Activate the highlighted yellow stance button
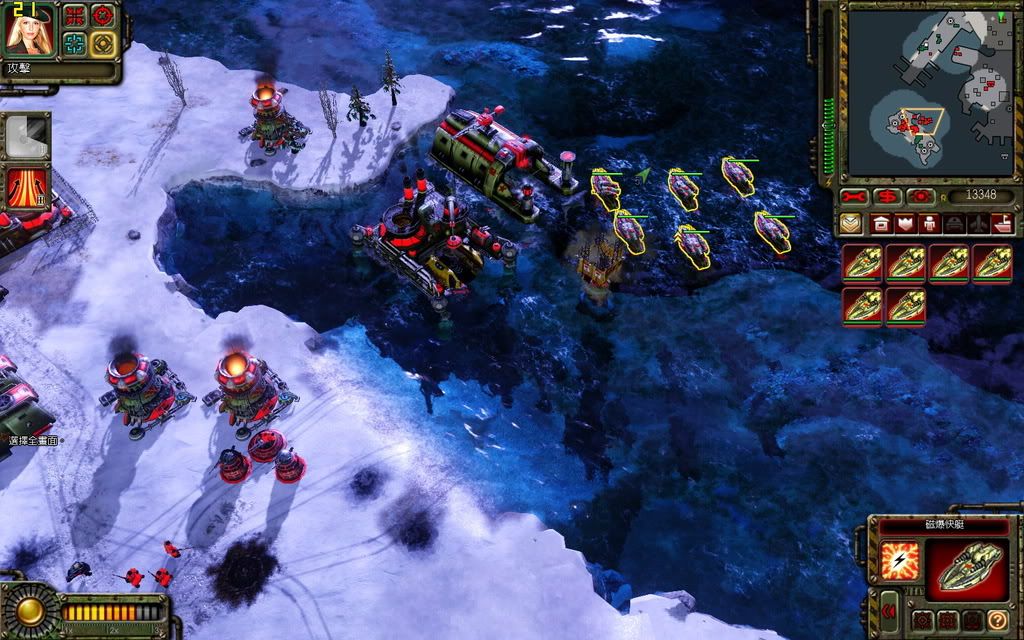Viewport: 1024px width, 640px height. coord(103,43)
